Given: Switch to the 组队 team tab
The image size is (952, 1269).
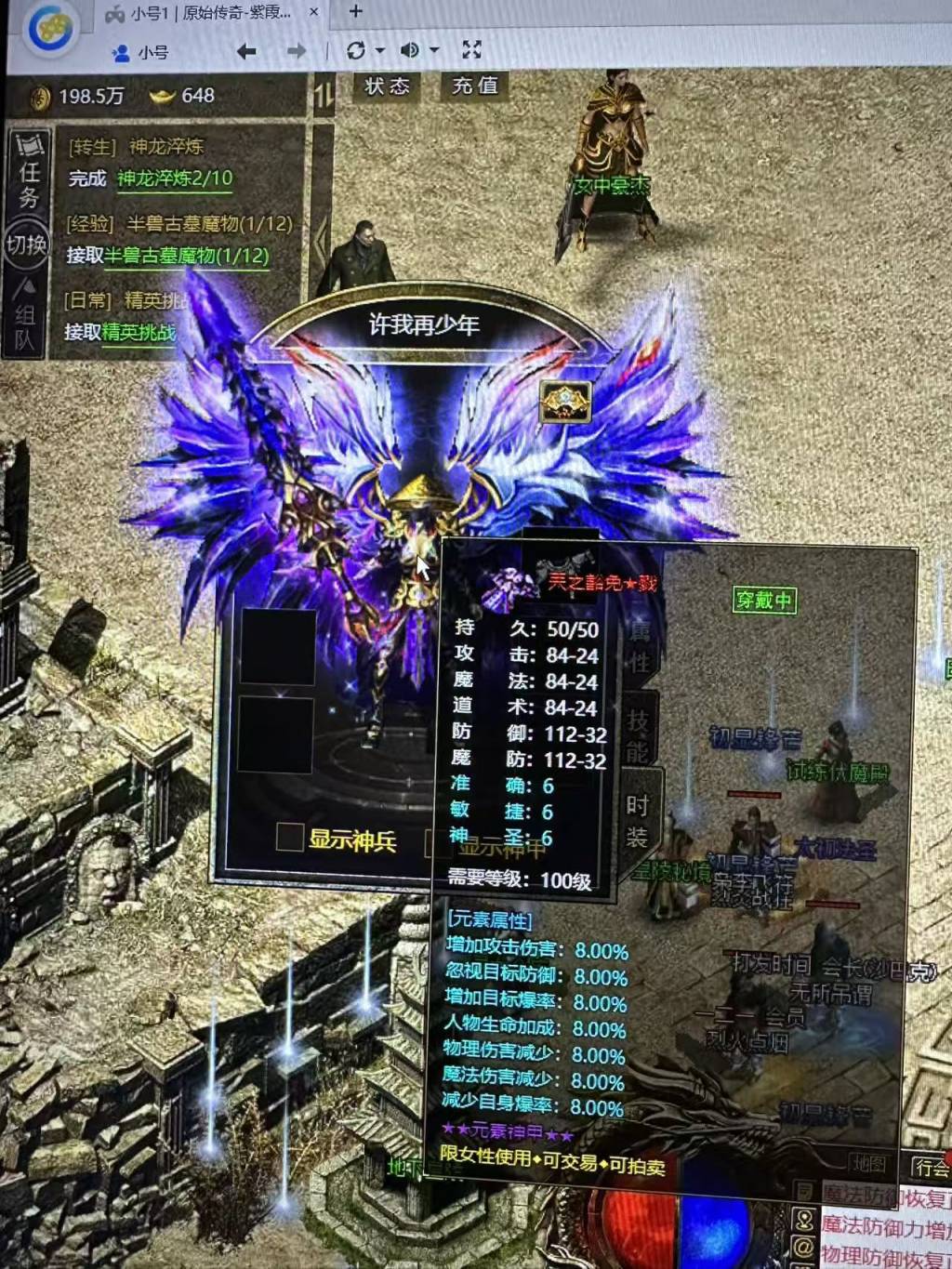Looking at the screenshot, I should click(25, 317).
